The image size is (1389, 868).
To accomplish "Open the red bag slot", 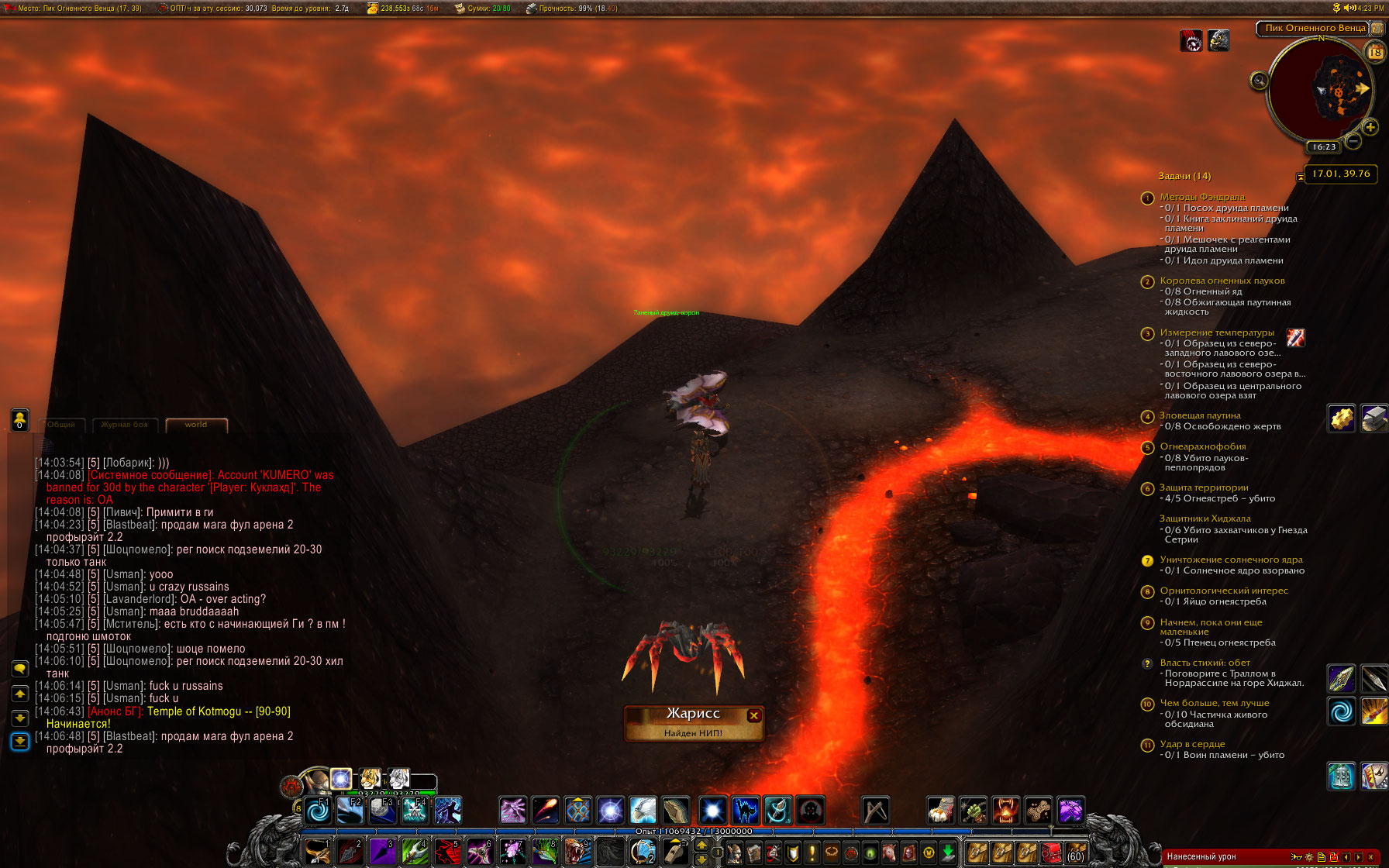I will point(1051,853).
